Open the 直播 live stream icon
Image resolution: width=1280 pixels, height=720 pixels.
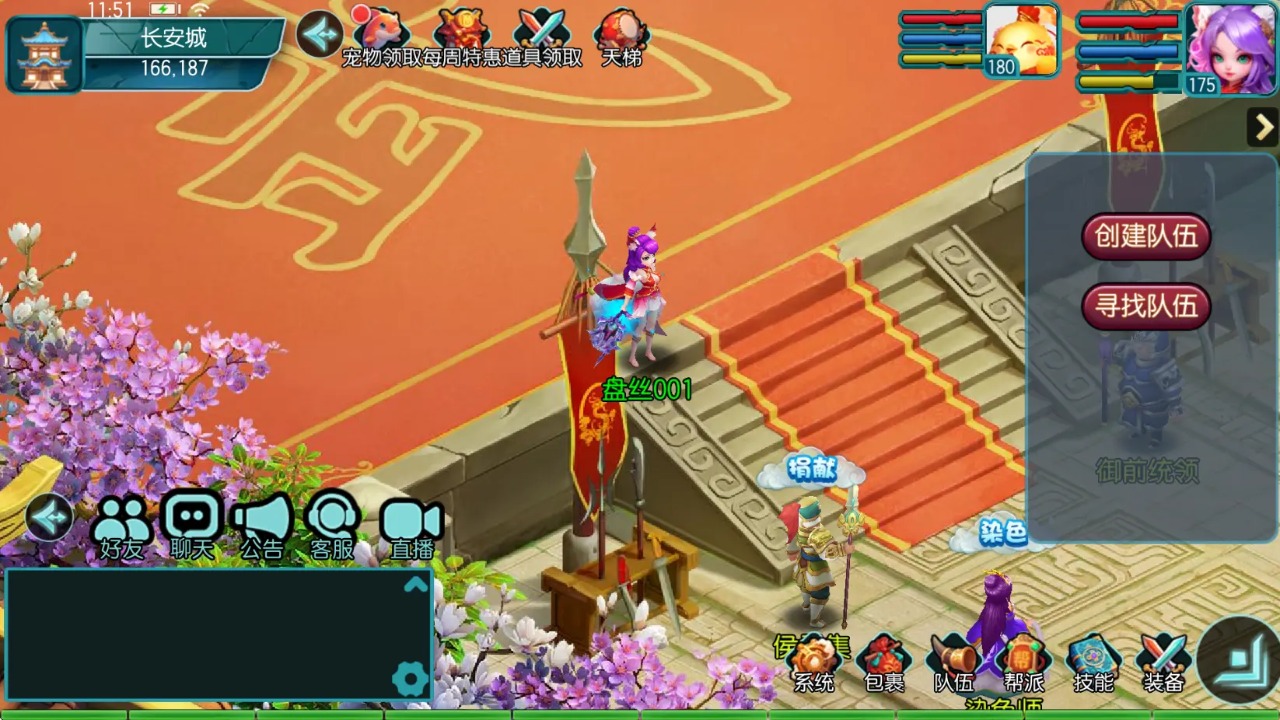tap(411, 525)
